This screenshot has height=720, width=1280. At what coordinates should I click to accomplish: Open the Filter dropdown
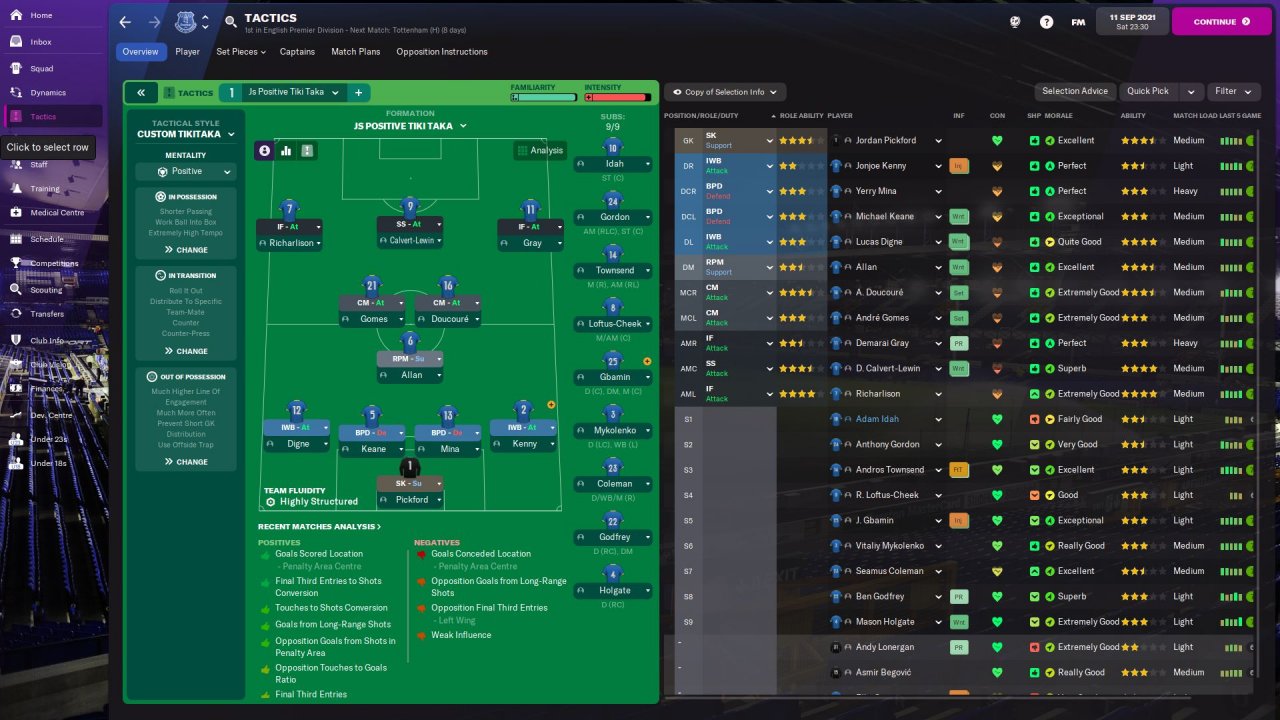pyautogui.click(x=1232, y=91)
